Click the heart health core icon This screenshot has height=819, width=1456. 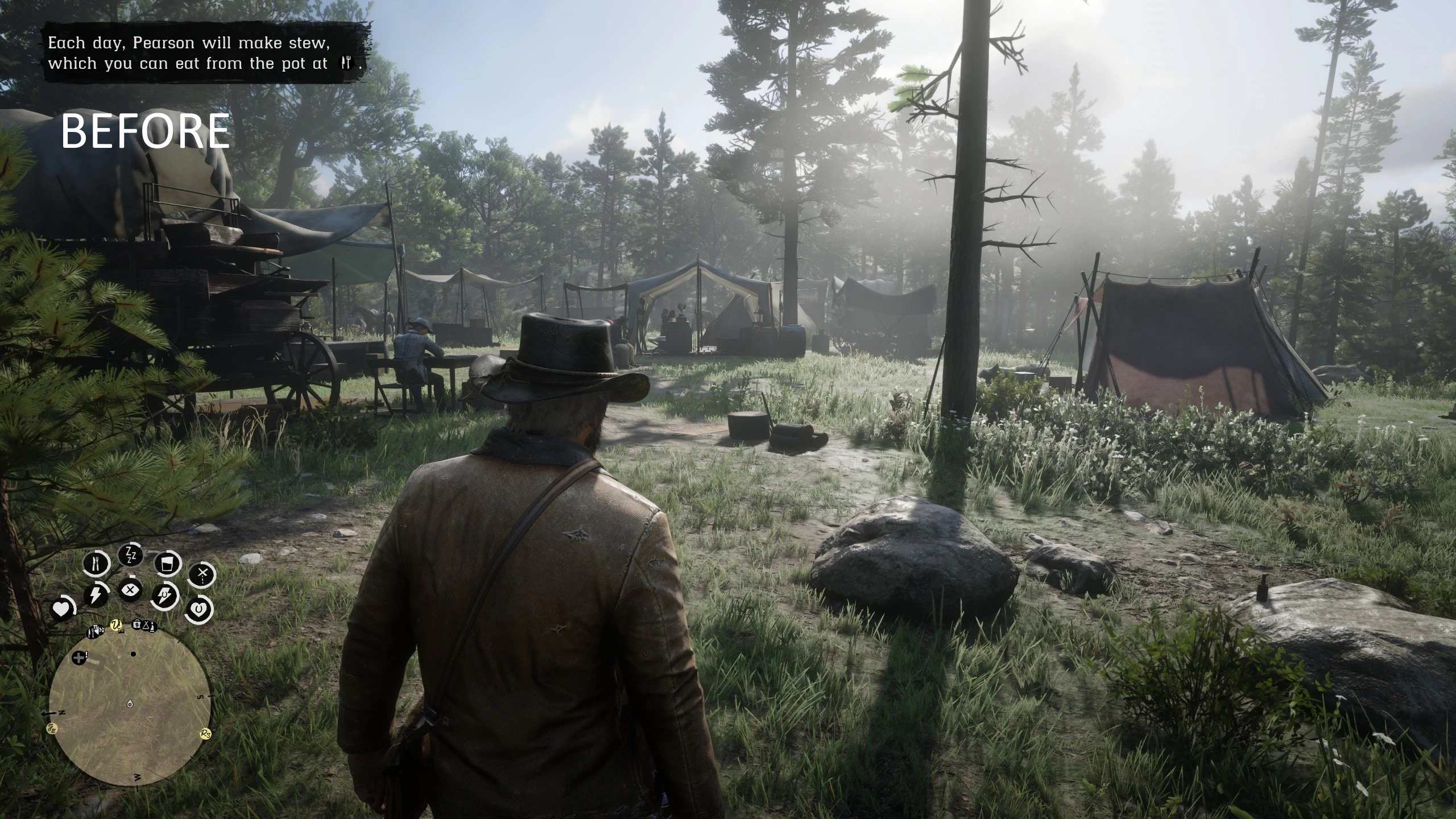[x=61, y=609]
